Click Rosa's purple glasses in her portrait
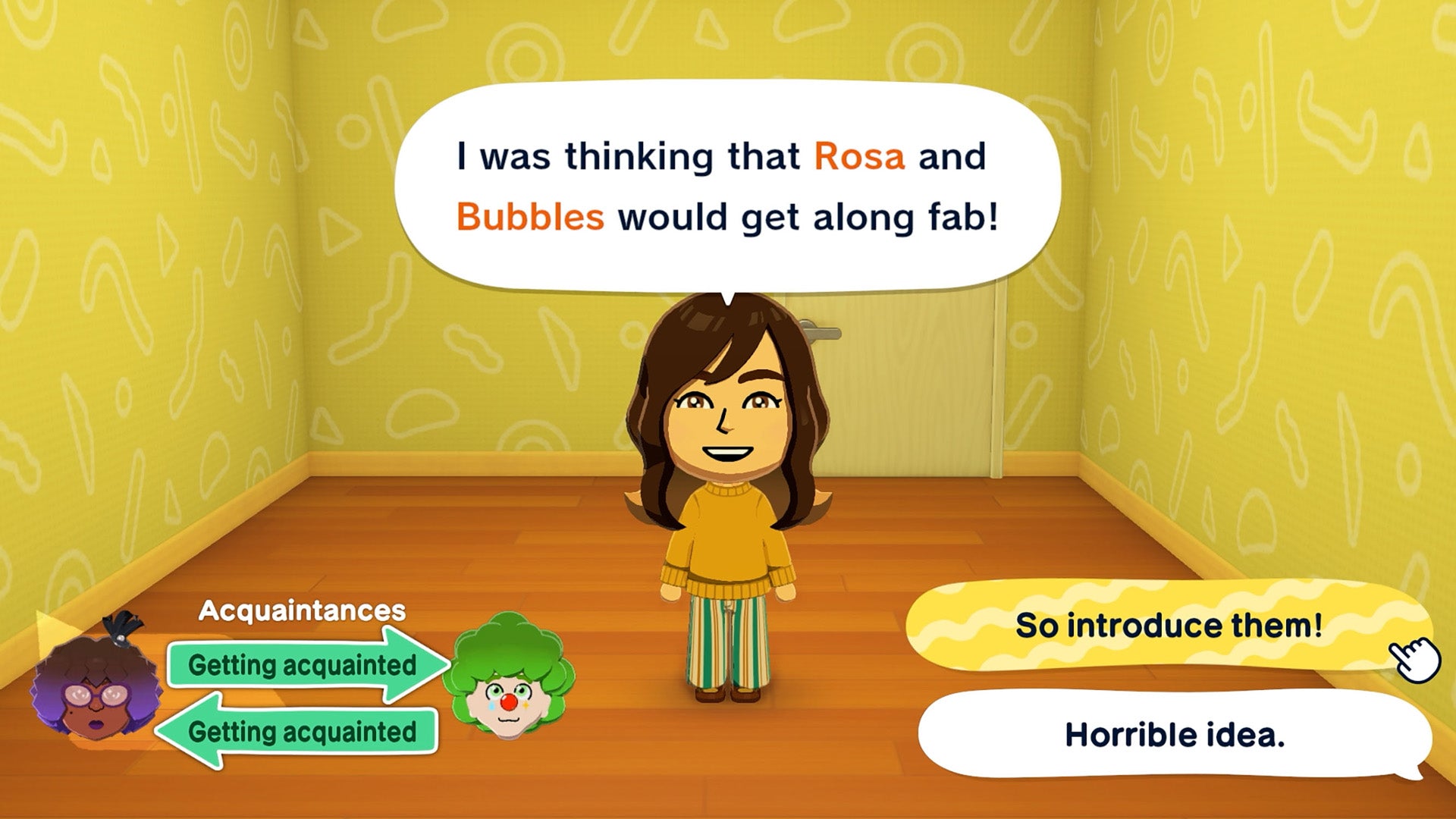 tap(96, 696)
